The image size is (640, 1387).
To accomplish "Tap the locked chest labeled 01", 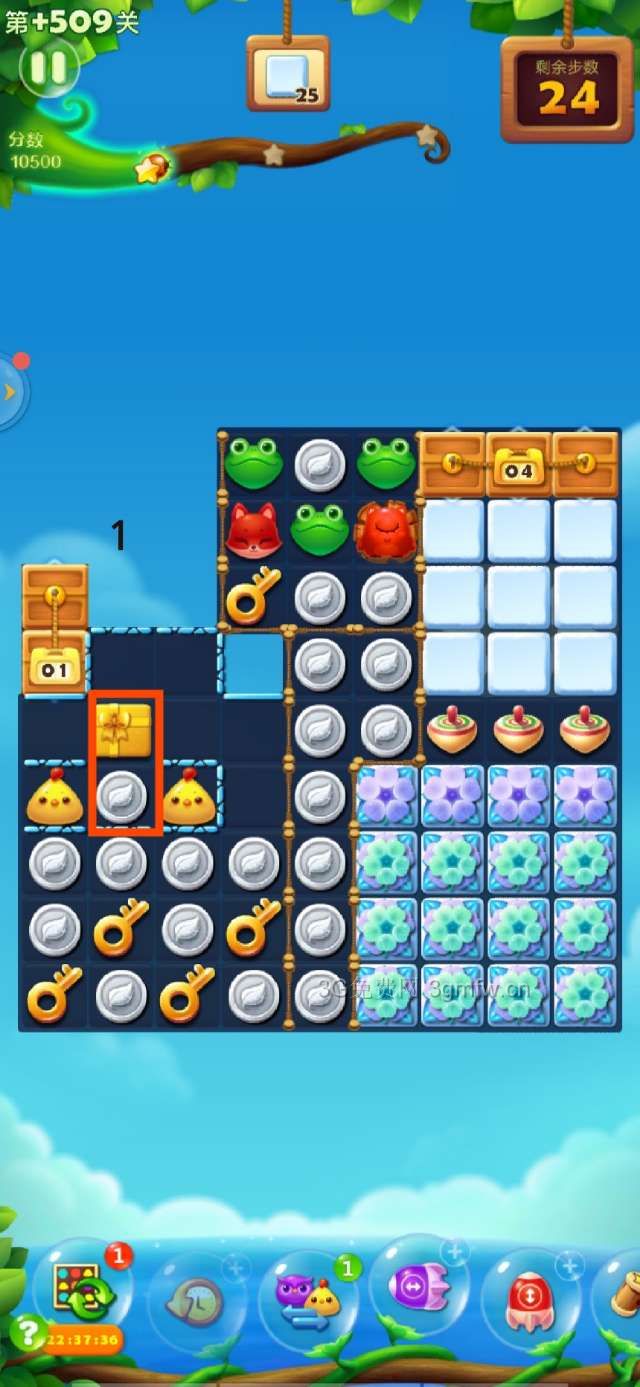I will [55, 665].
